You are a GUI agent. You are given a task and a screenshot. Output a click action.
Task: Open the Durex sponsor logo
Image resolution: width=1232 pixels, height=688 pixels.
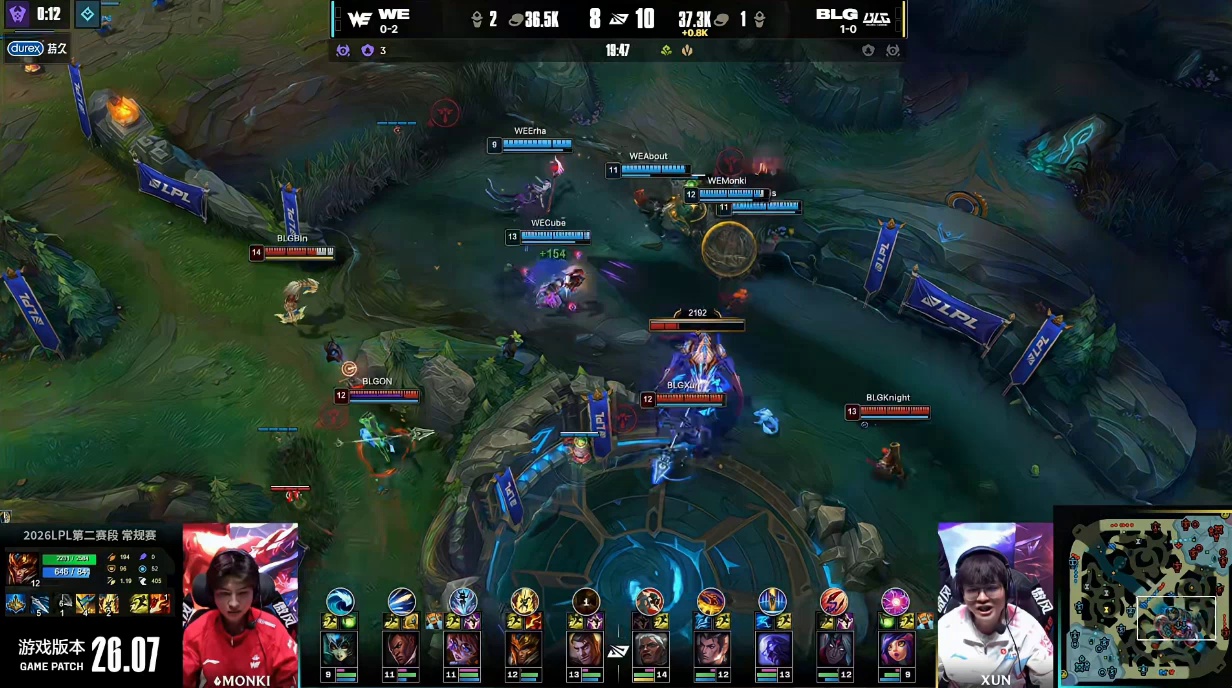(23, 48)
